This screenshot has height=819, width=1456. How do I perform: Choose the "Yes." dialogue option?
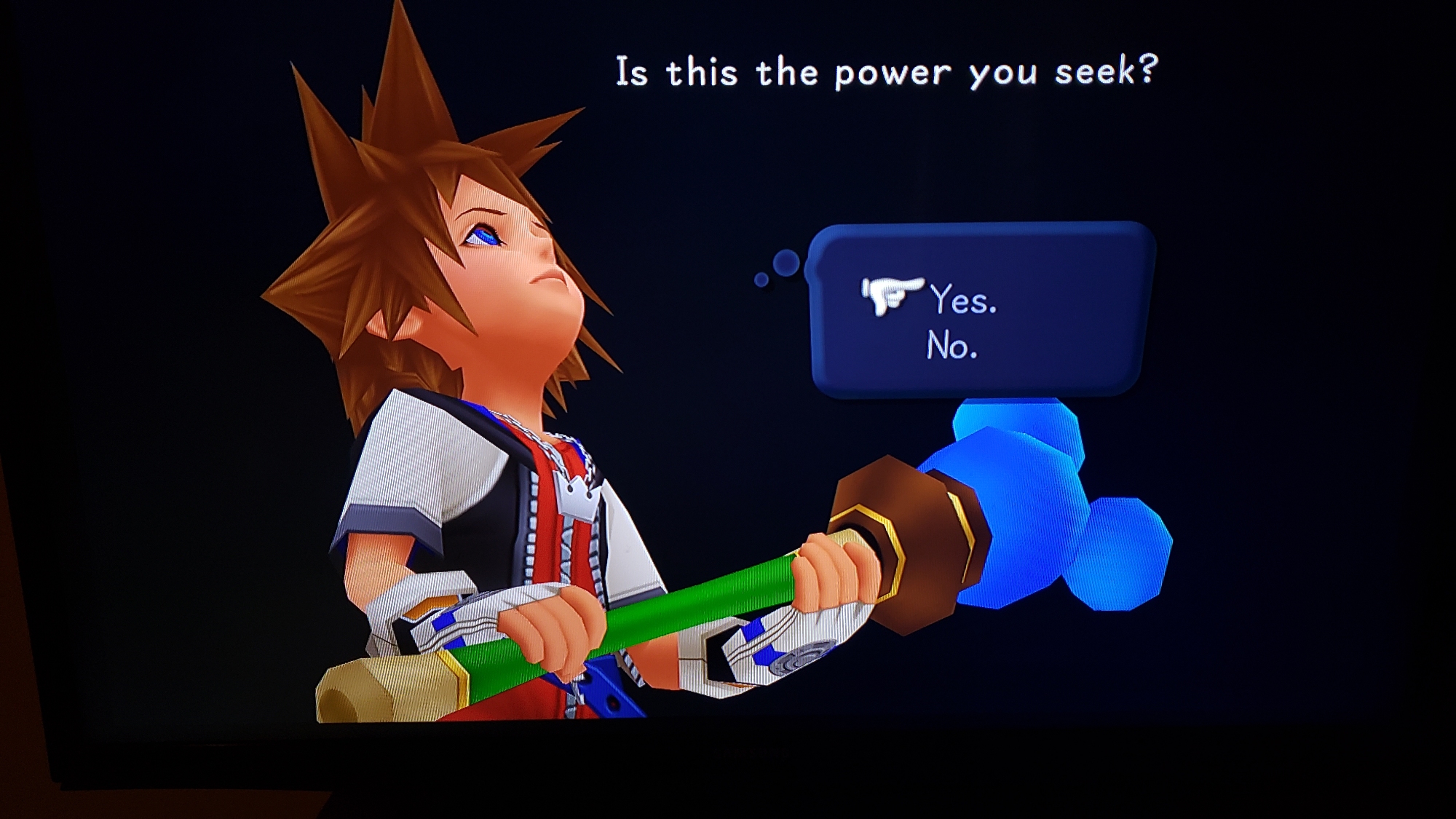pos(962,299)
